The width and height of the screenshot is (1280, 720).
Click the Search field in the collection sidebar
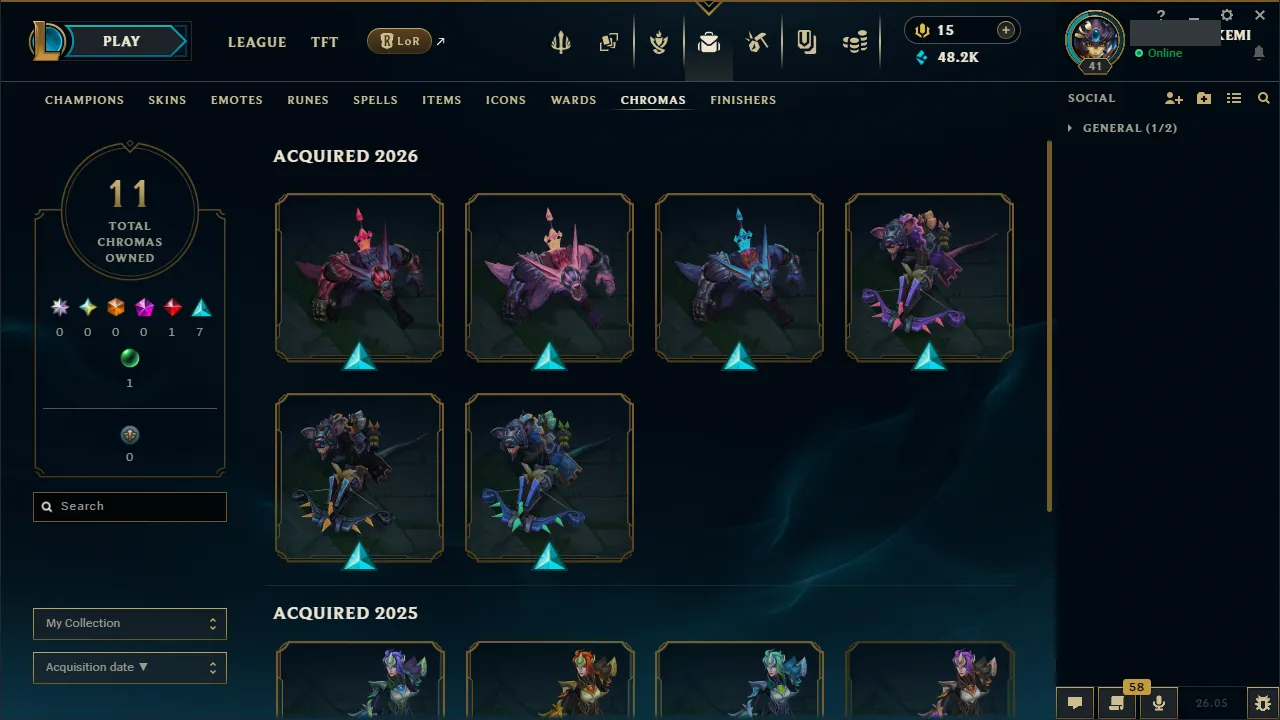point(129,506)
